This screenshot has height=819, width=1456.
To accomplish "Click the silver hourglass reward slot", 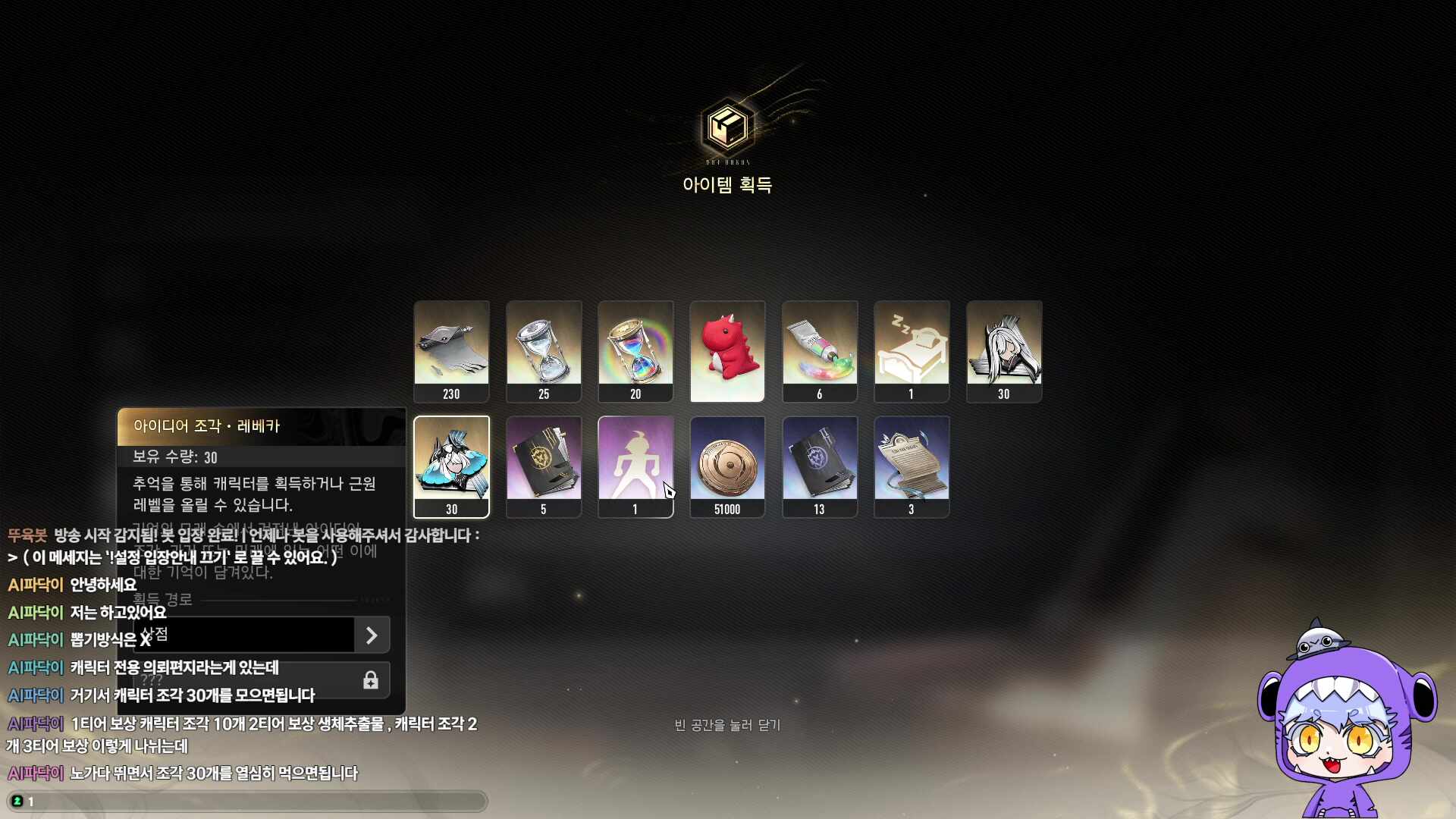I will [x=544, y=351].
